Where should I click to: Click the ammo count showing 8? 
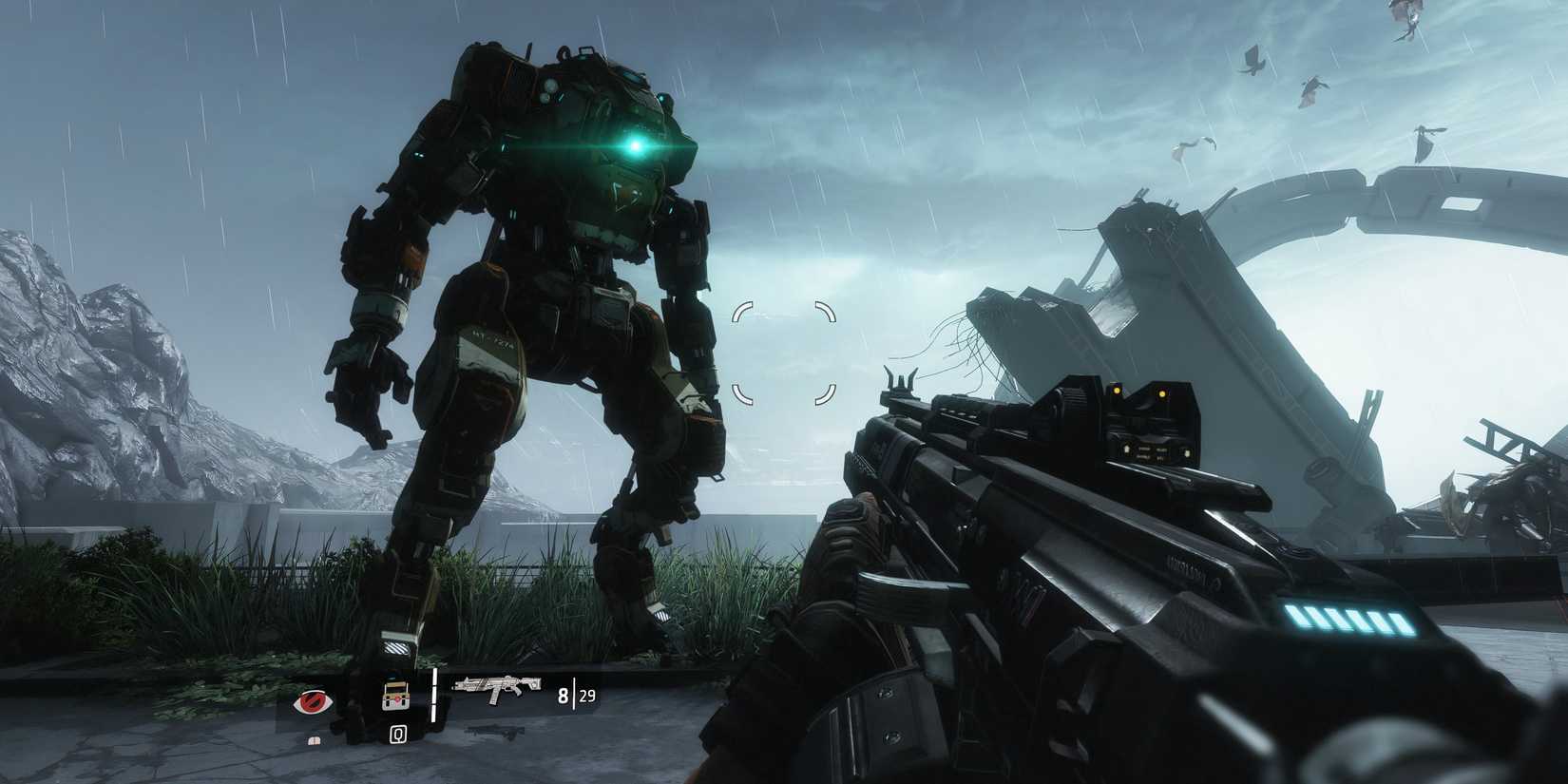(x=563, y=696)
